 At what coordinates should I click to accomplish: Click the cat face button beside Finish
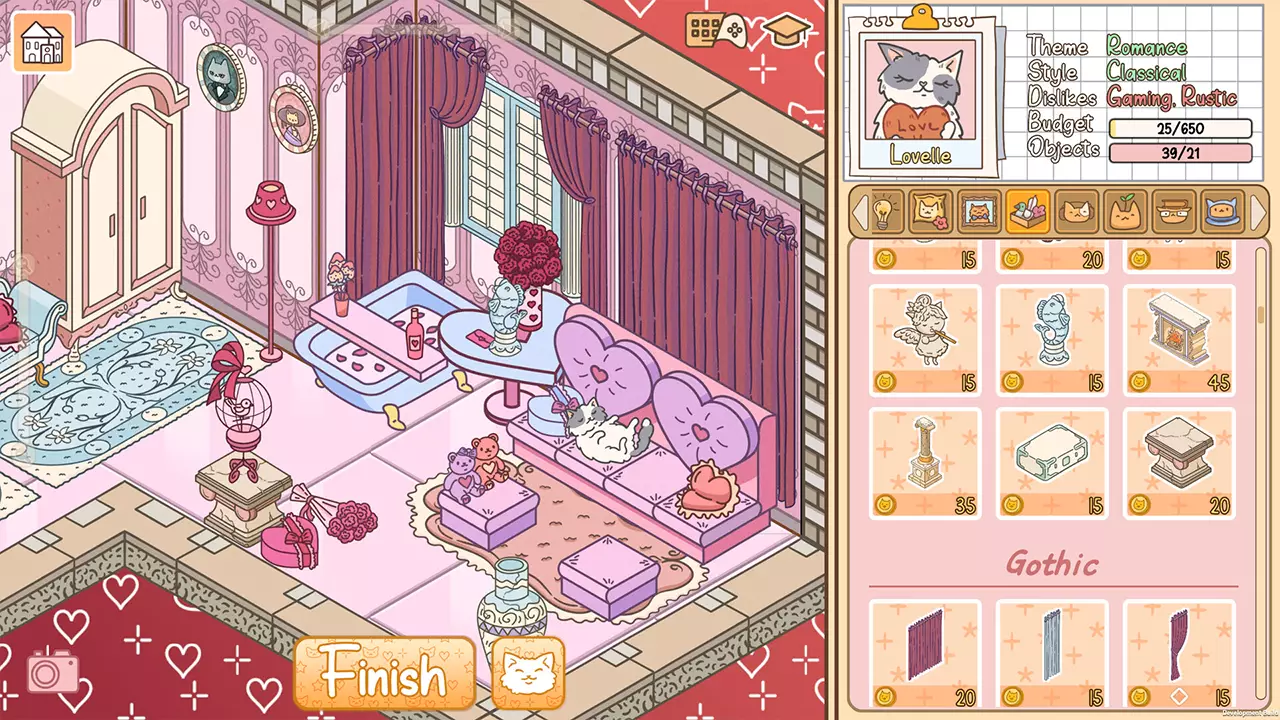pos(528,675)
